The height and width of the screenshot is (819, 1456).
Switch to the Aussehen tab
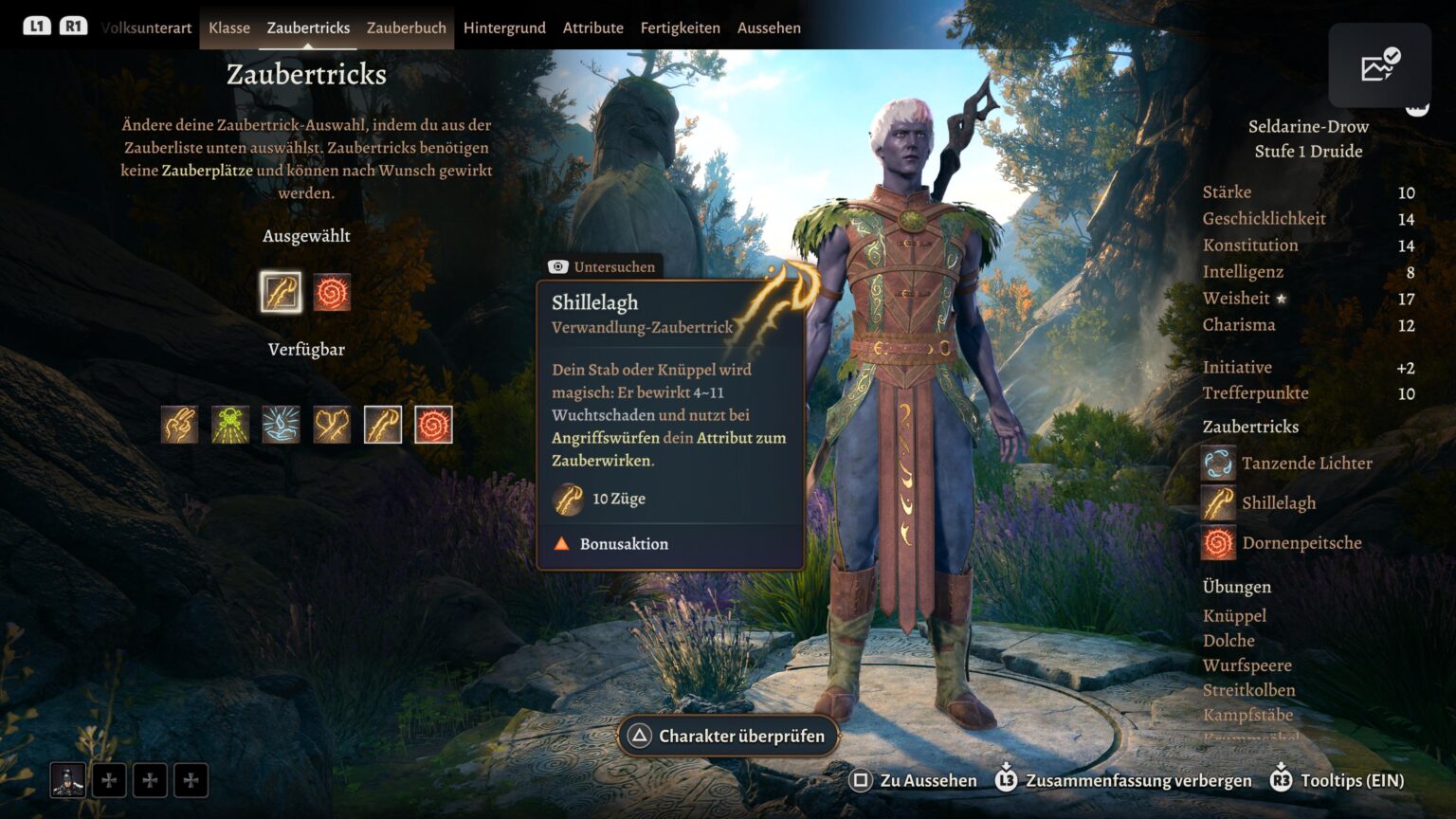point(769,27)
